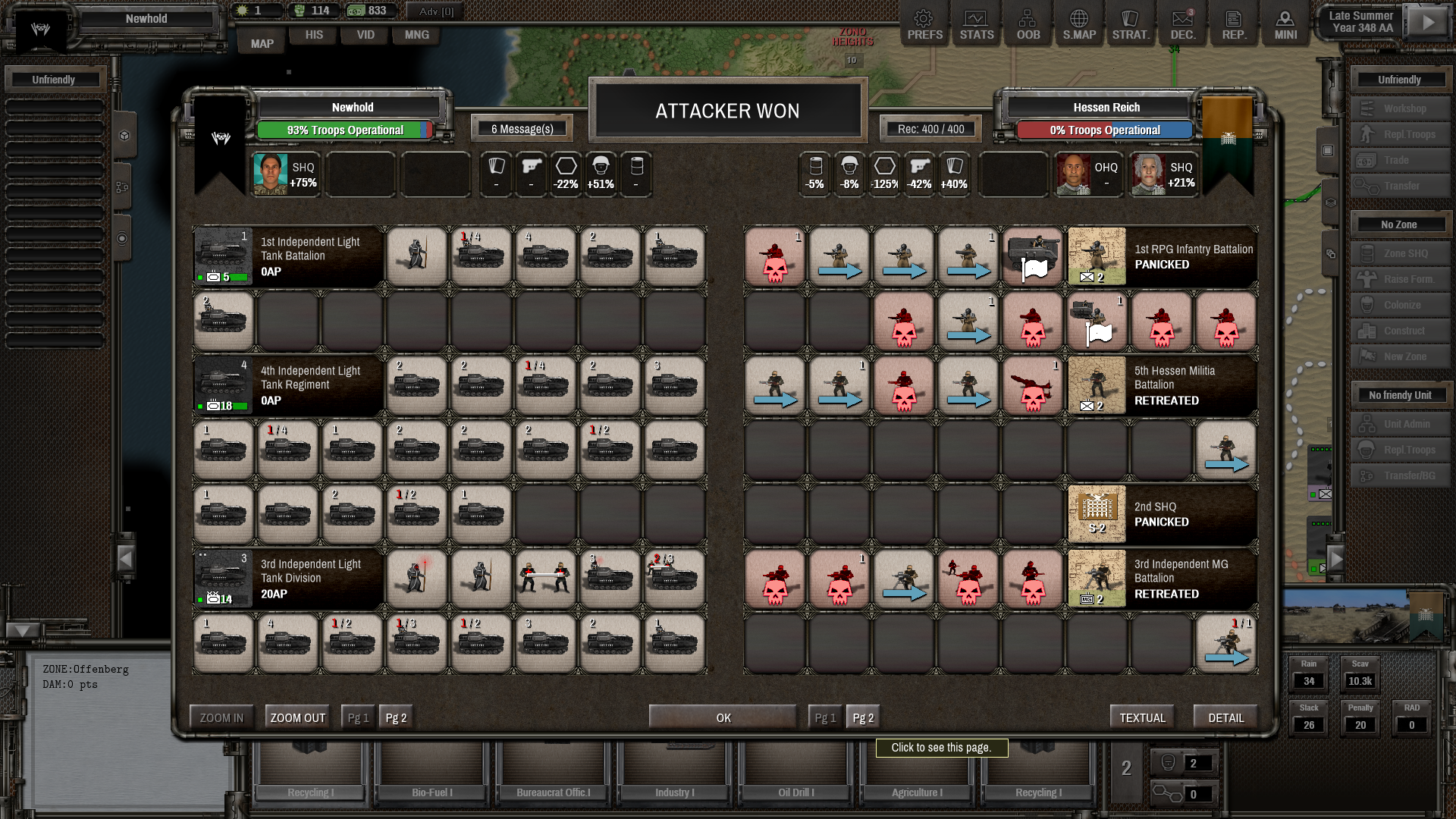Toggle the MINI minimap button
1456x819 pixels.
(1285, 25)
